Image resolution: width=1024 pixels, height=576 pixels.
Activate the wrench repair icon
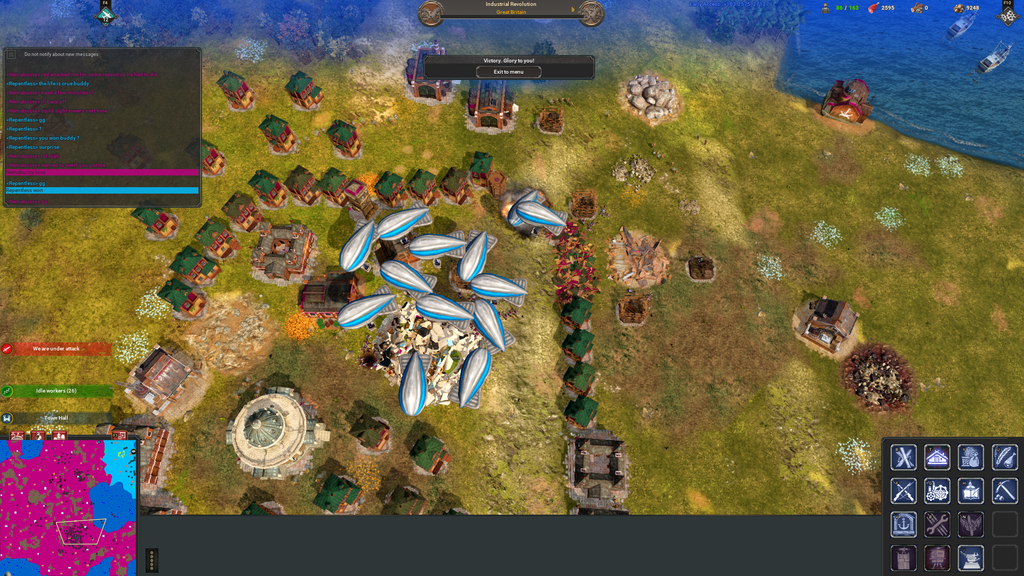[x=937, y=524]
